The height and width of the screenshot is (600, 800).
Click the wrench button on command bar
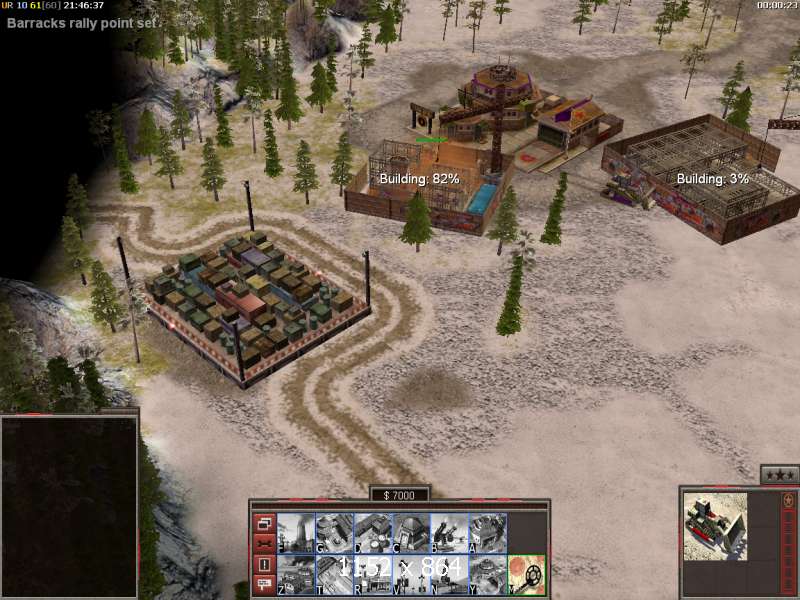pos(264,544)
